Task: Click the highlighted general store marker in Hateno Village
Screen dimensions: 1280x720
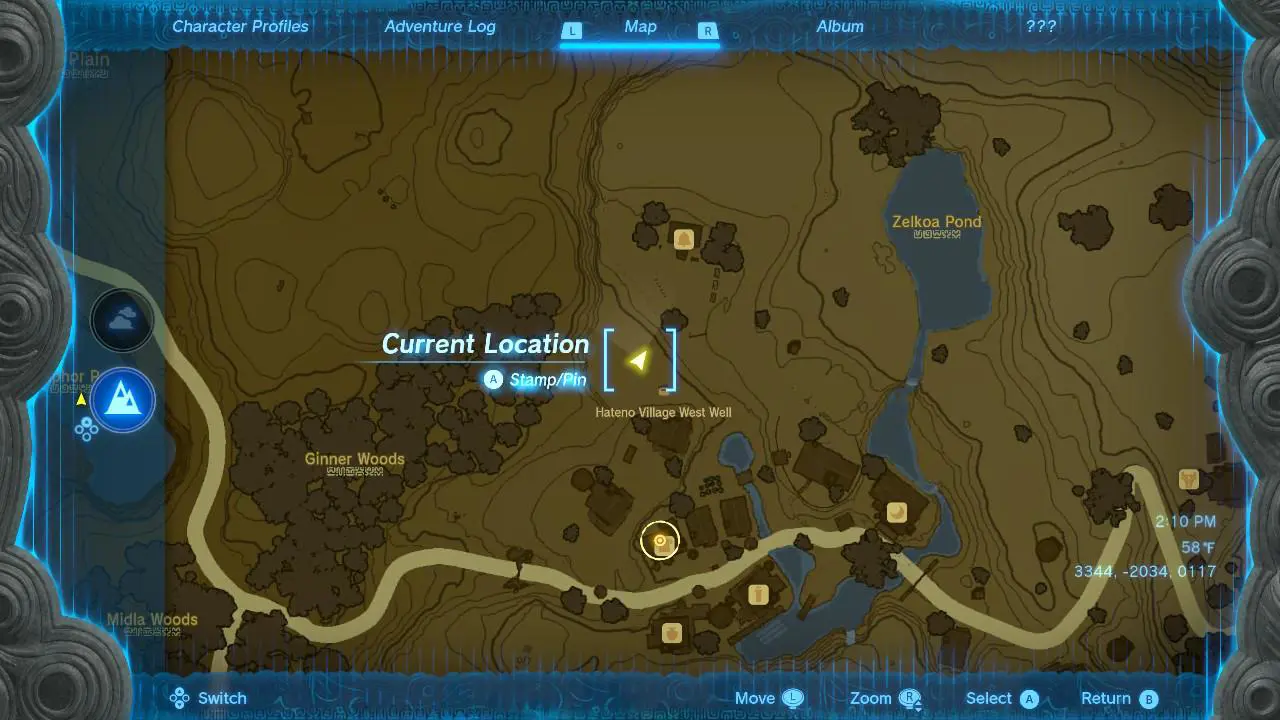Action: click(x=660, y=540)
